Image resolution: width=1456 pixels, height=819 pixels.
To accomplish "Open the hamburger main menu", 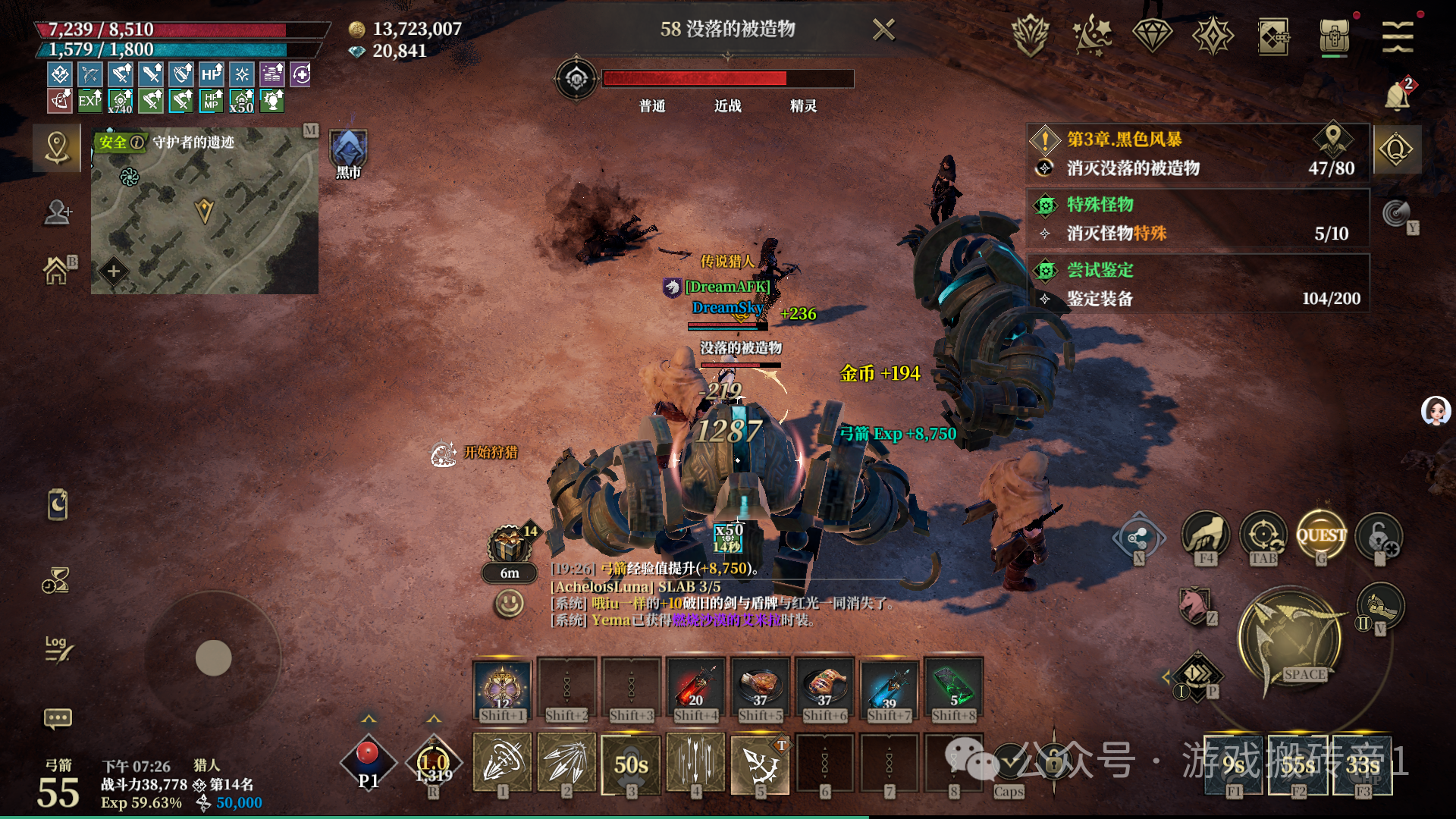I will click(x=1397, y=36).
